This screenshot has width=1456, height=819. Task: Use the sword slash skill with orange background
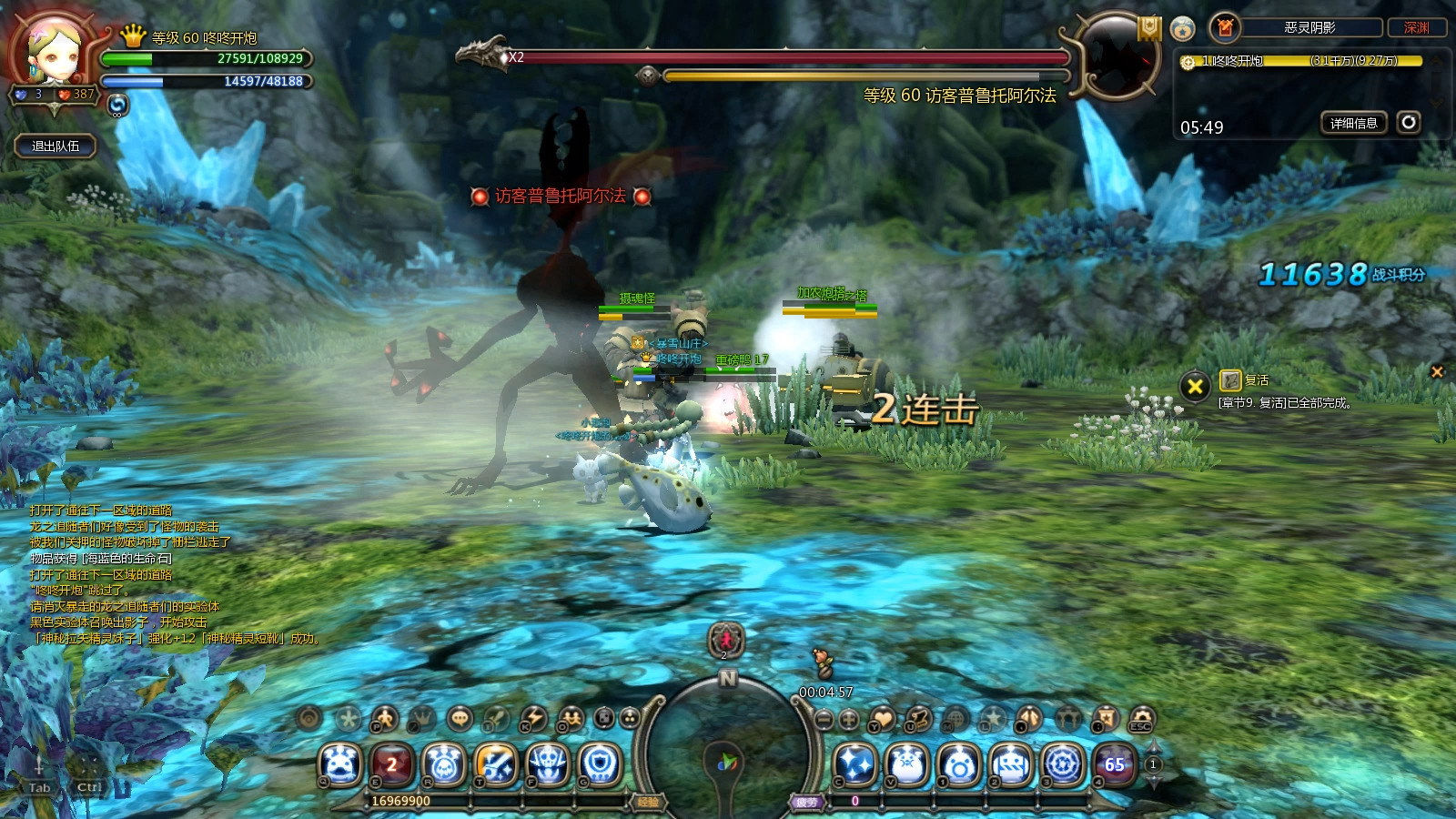(496, 764)
